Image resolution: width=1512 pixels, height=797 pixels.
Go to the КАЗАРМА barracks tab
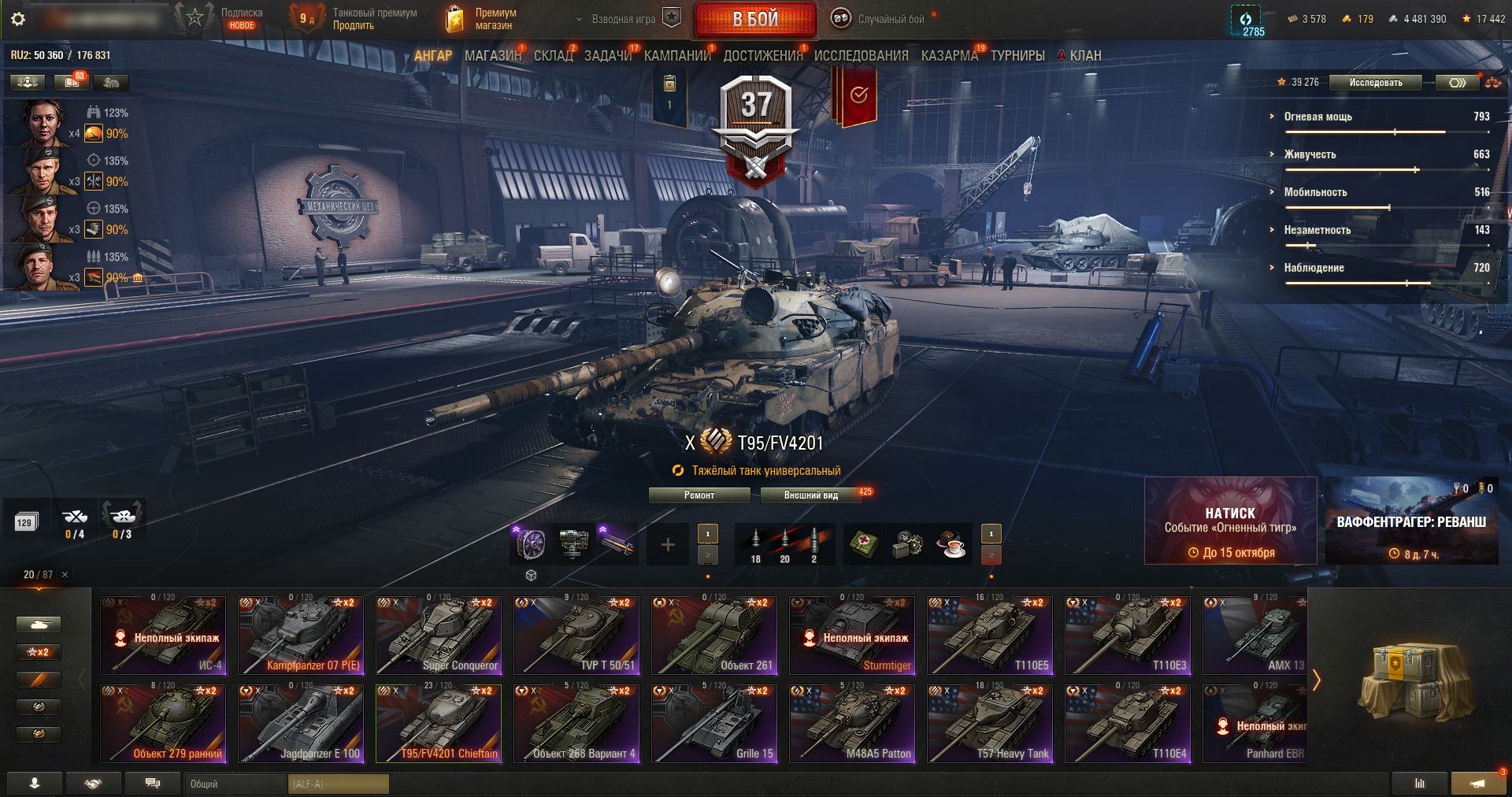pos(949,56)
